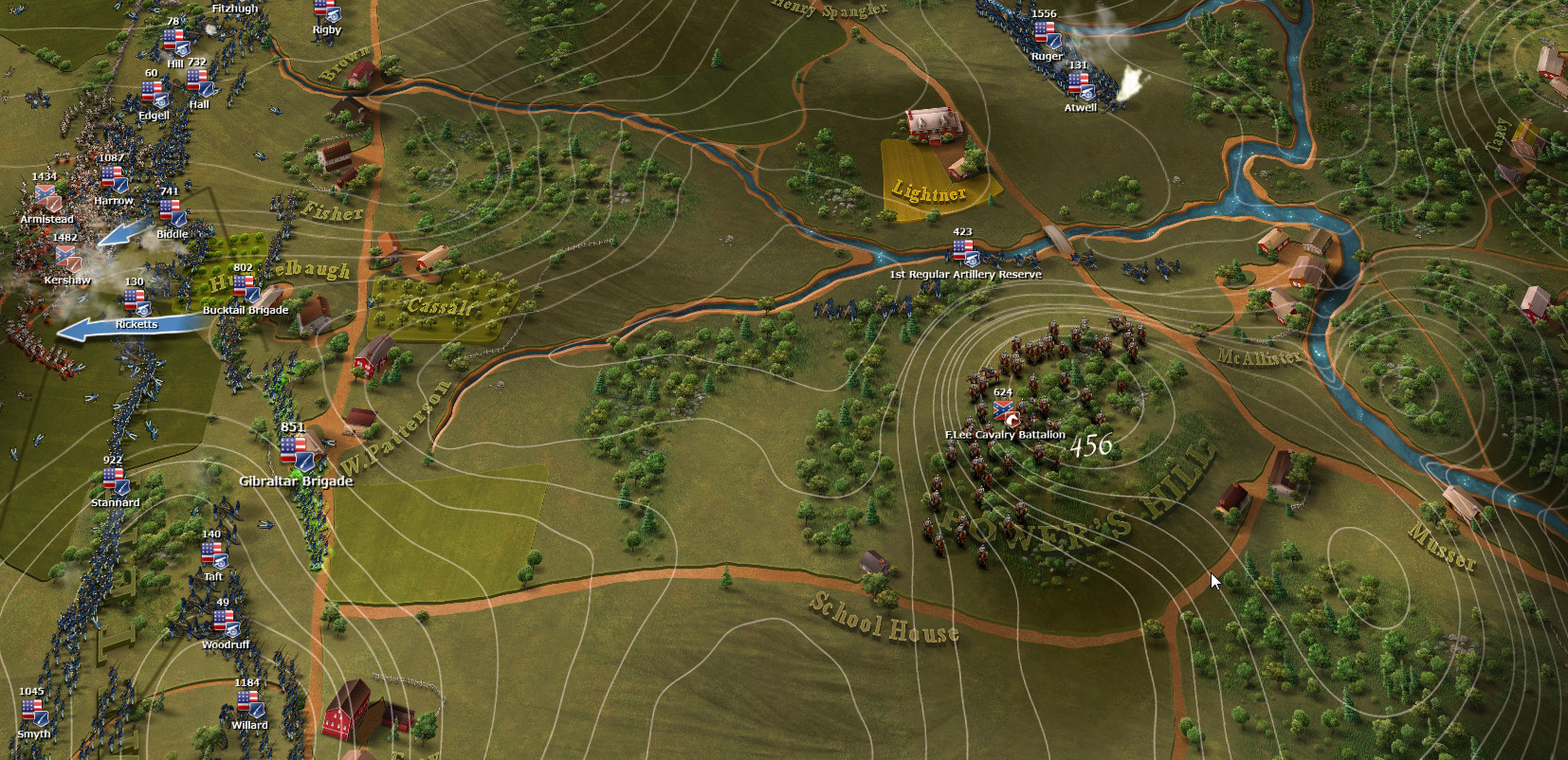
Task: Select Rigby's unit flag marker
Action: coord(327,10)
